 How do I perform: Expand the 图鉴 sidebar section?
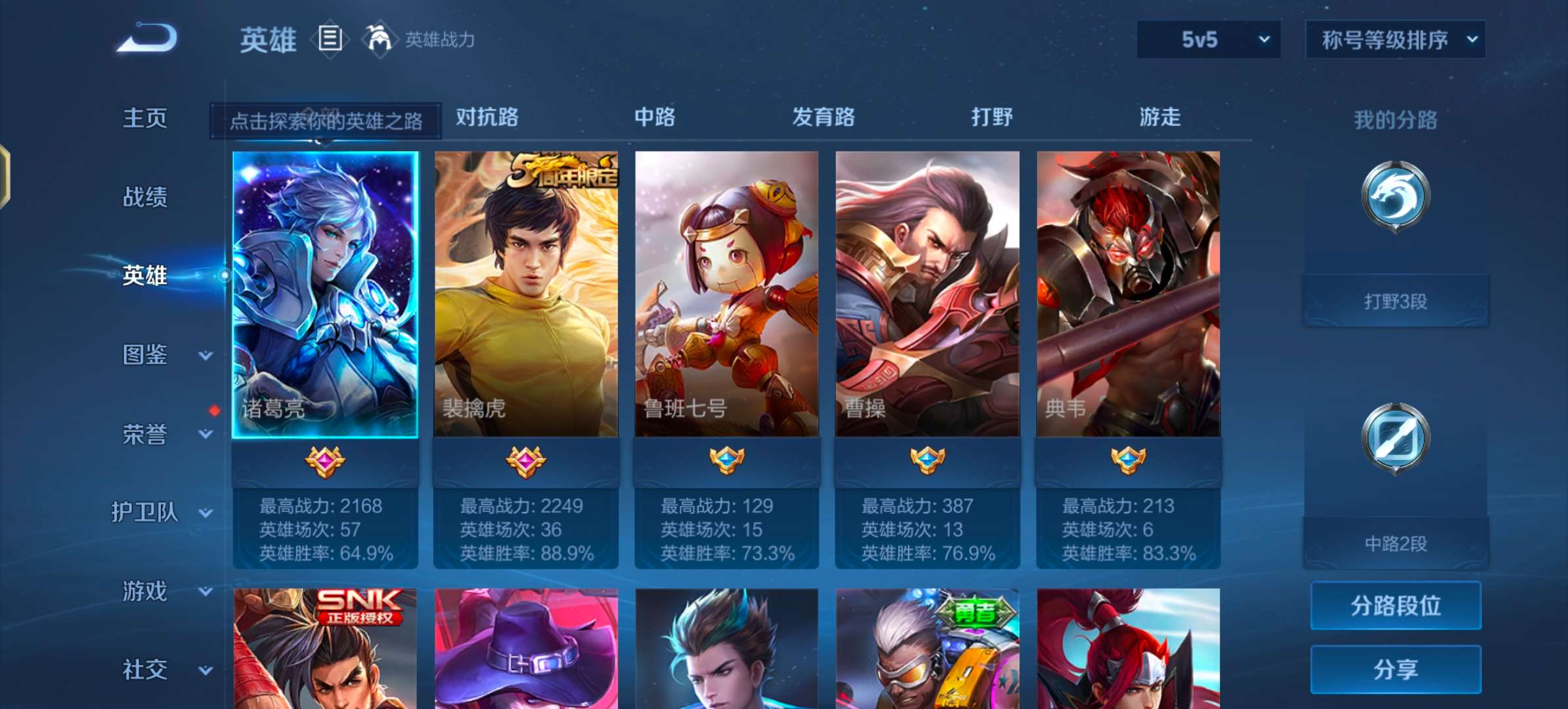click(x=146, y=354)
